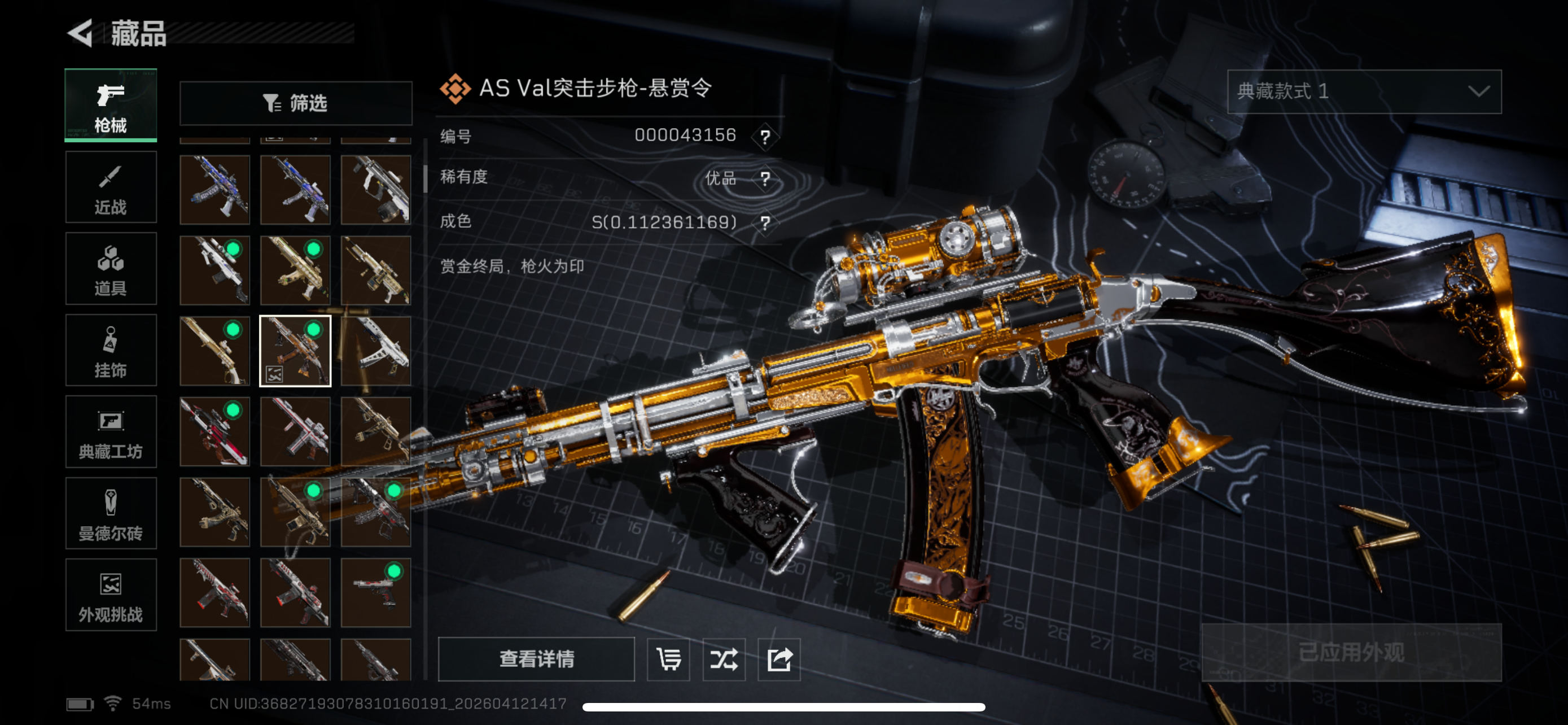1568x725 pixels.
Task: Open the 近战 melee category
Action: [111, 187]
